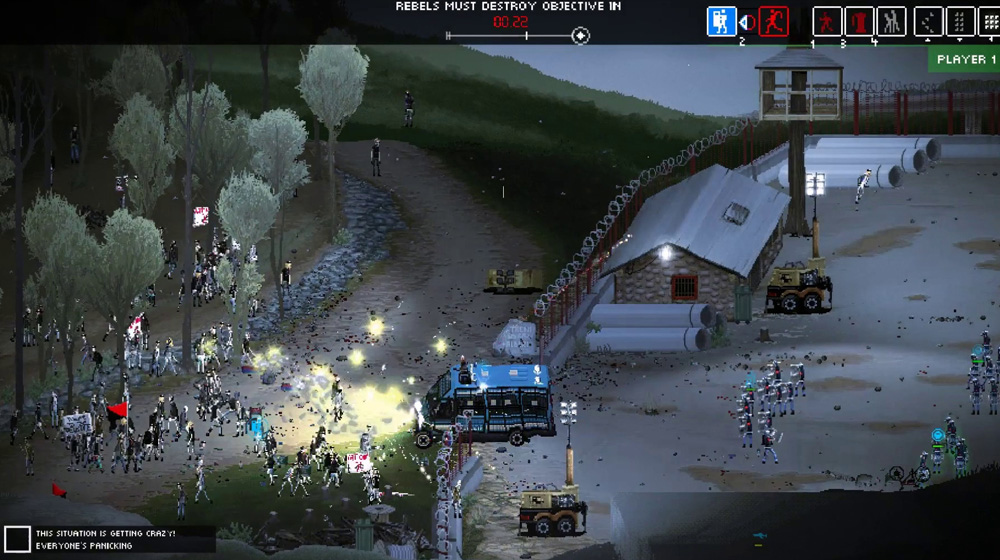Select the red shirt ability icon
1000x560 pixels.
click(859, 21)
